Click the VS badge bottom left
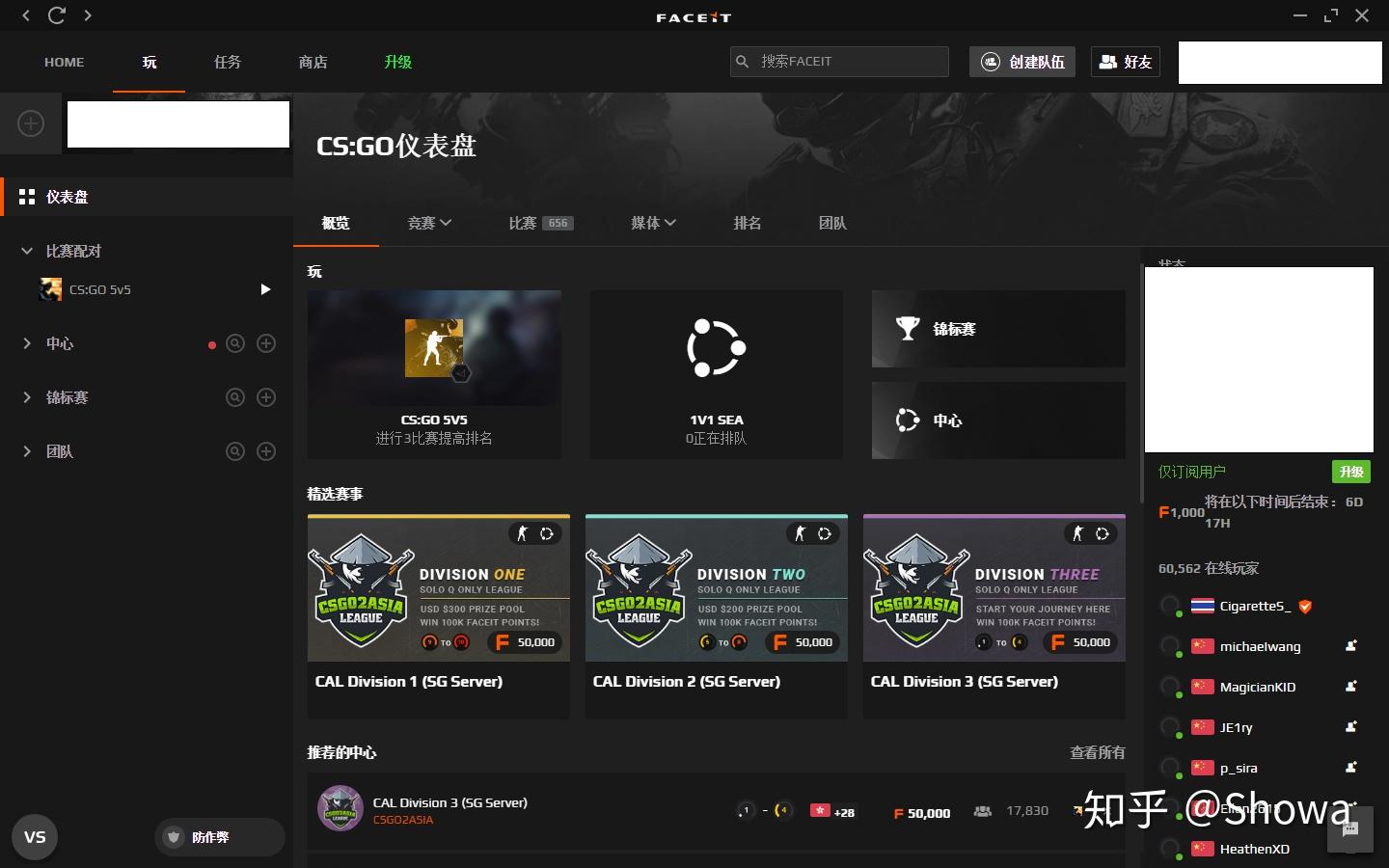Image resolution: width=1389 pixels, height=868 pixels. point(35,837)
